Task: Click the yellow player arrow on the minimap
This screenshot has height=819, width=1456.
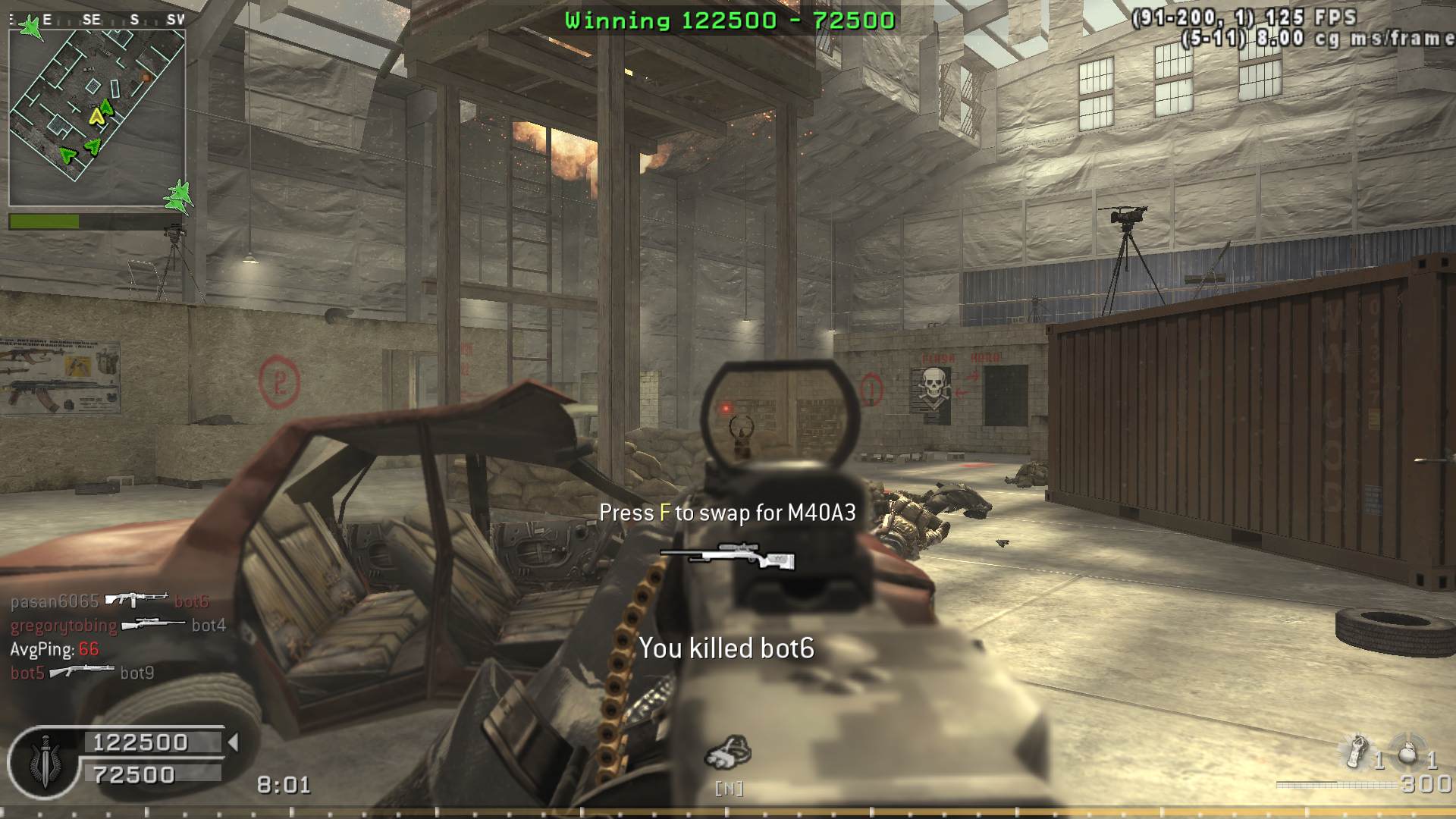Action: coord(96,116)
